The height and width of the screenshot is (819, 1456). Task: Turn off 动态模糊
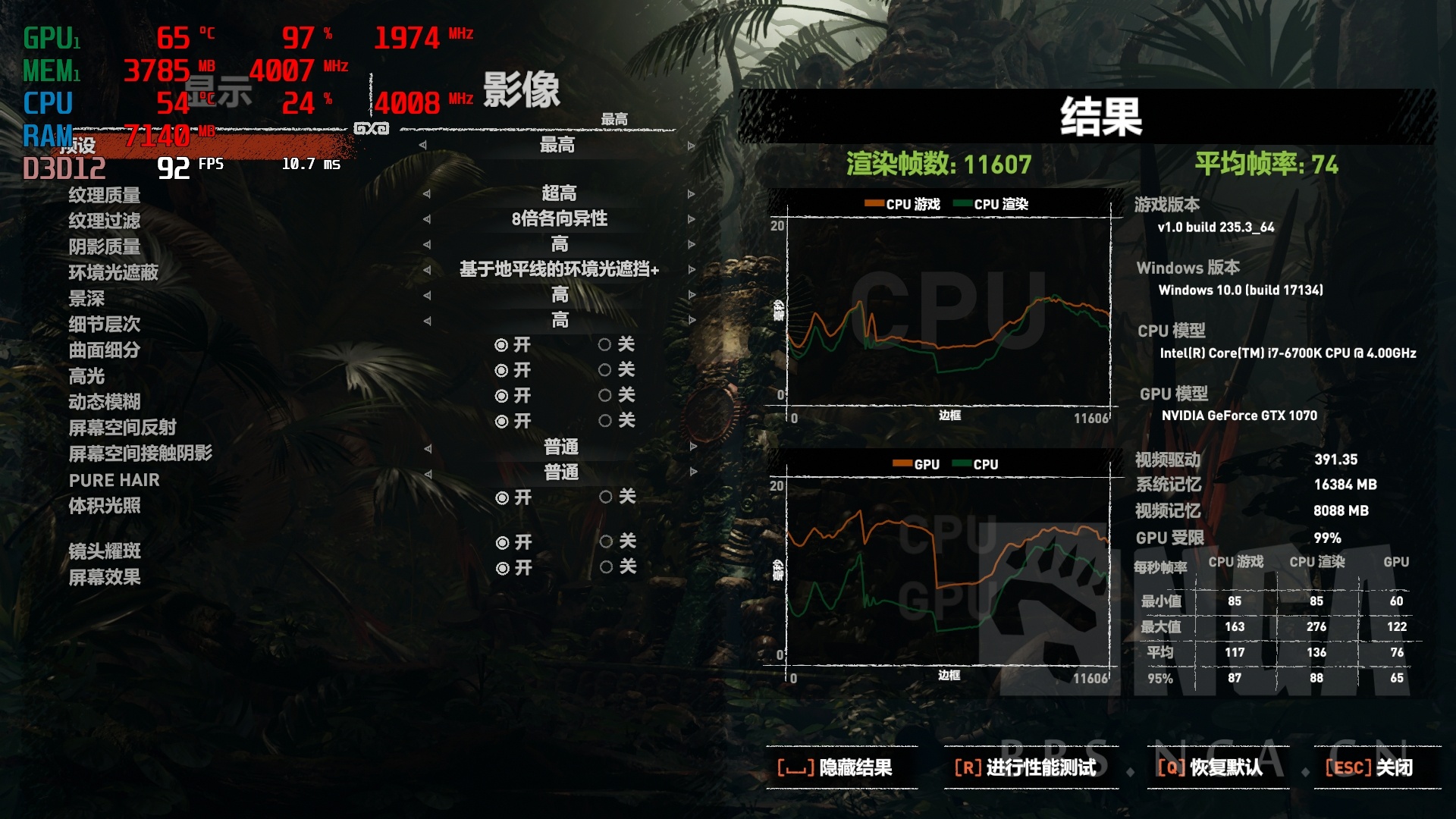[604, 395]
